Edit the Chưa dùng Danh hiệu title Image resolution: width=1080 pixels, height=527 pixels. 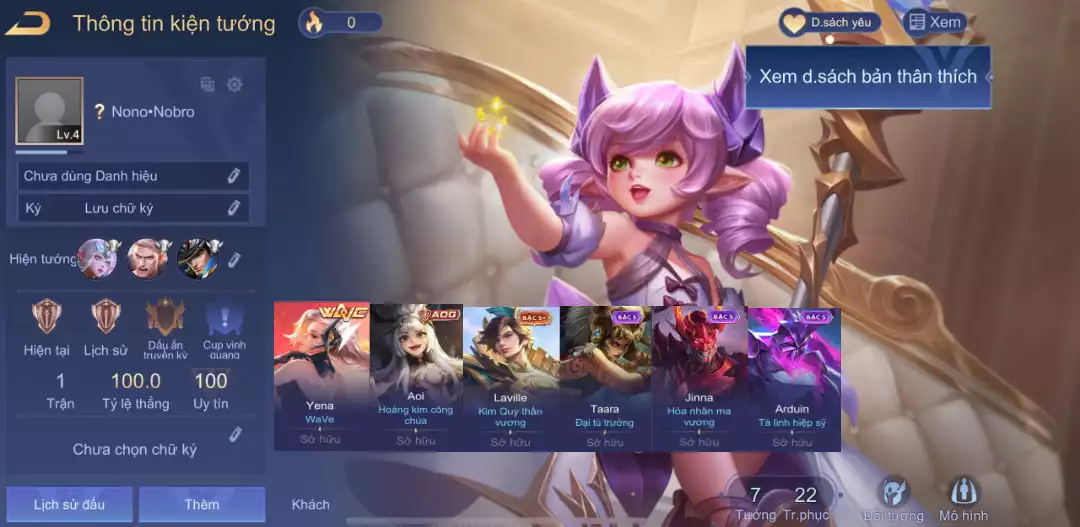(233, 176)
